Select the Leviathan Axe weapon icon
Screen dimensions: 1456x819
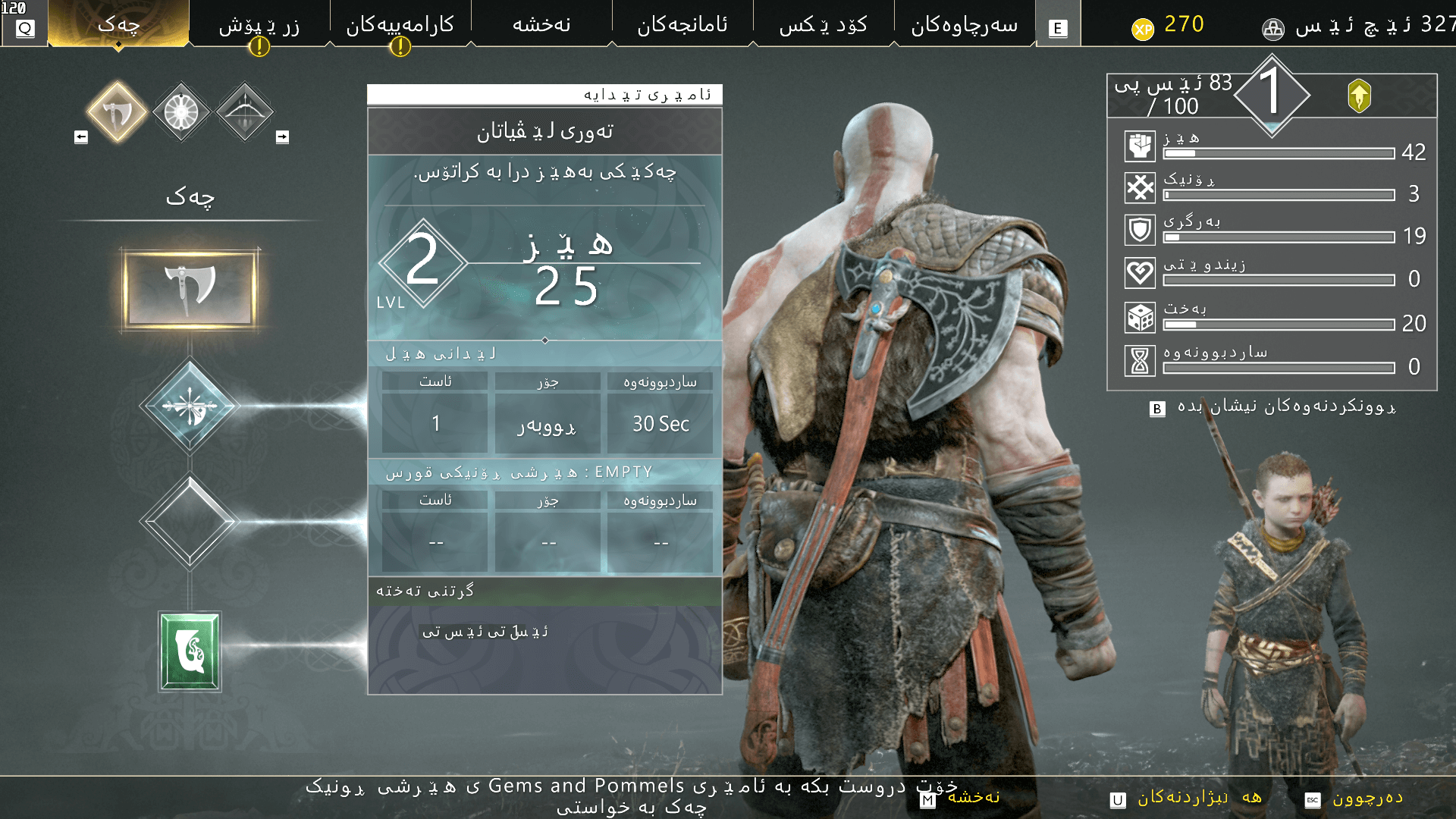[x=118, y=111]
